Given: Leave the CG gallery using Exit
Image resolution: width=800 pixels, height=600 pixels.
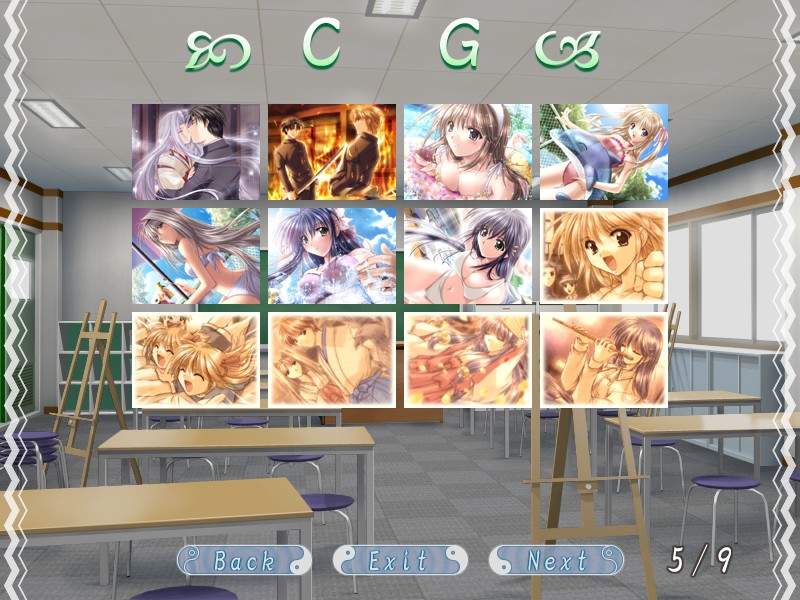Looking at the screenshot, I should [399, 560].
